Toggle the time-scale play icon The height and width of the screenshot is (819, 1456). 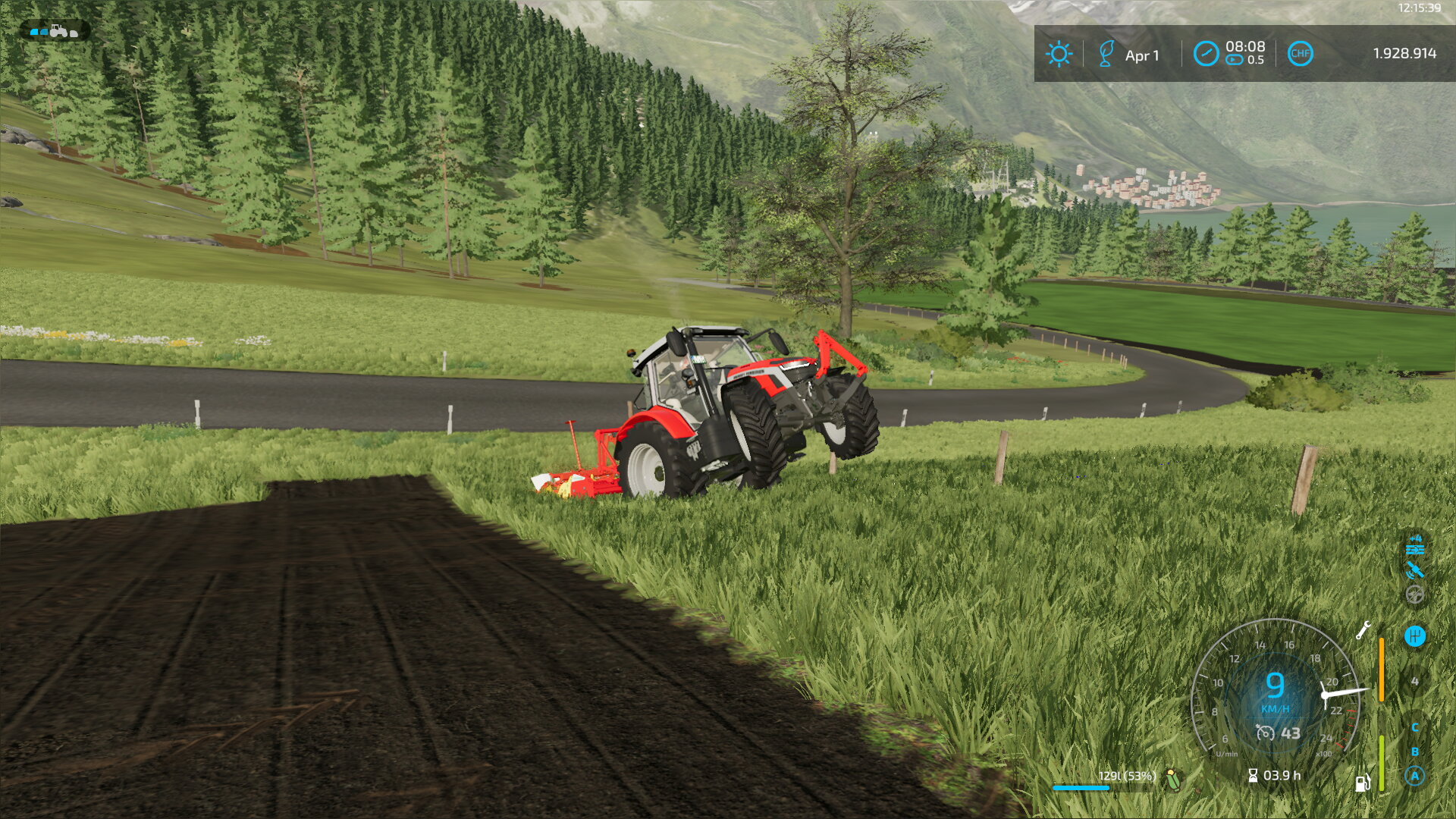[x=1235, y=60]
